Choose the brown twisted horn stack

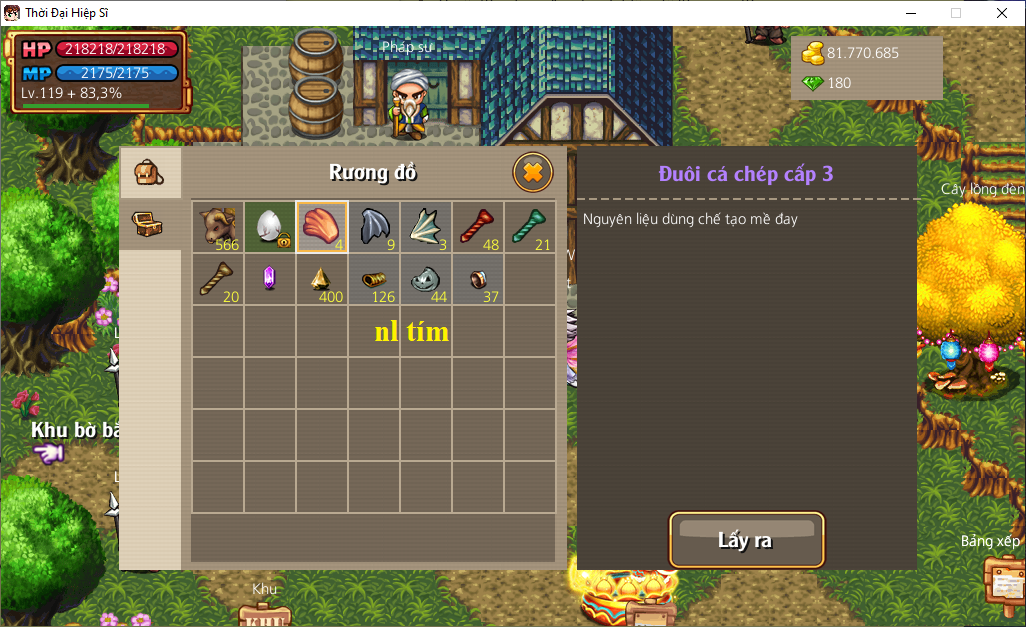point(218,279)
